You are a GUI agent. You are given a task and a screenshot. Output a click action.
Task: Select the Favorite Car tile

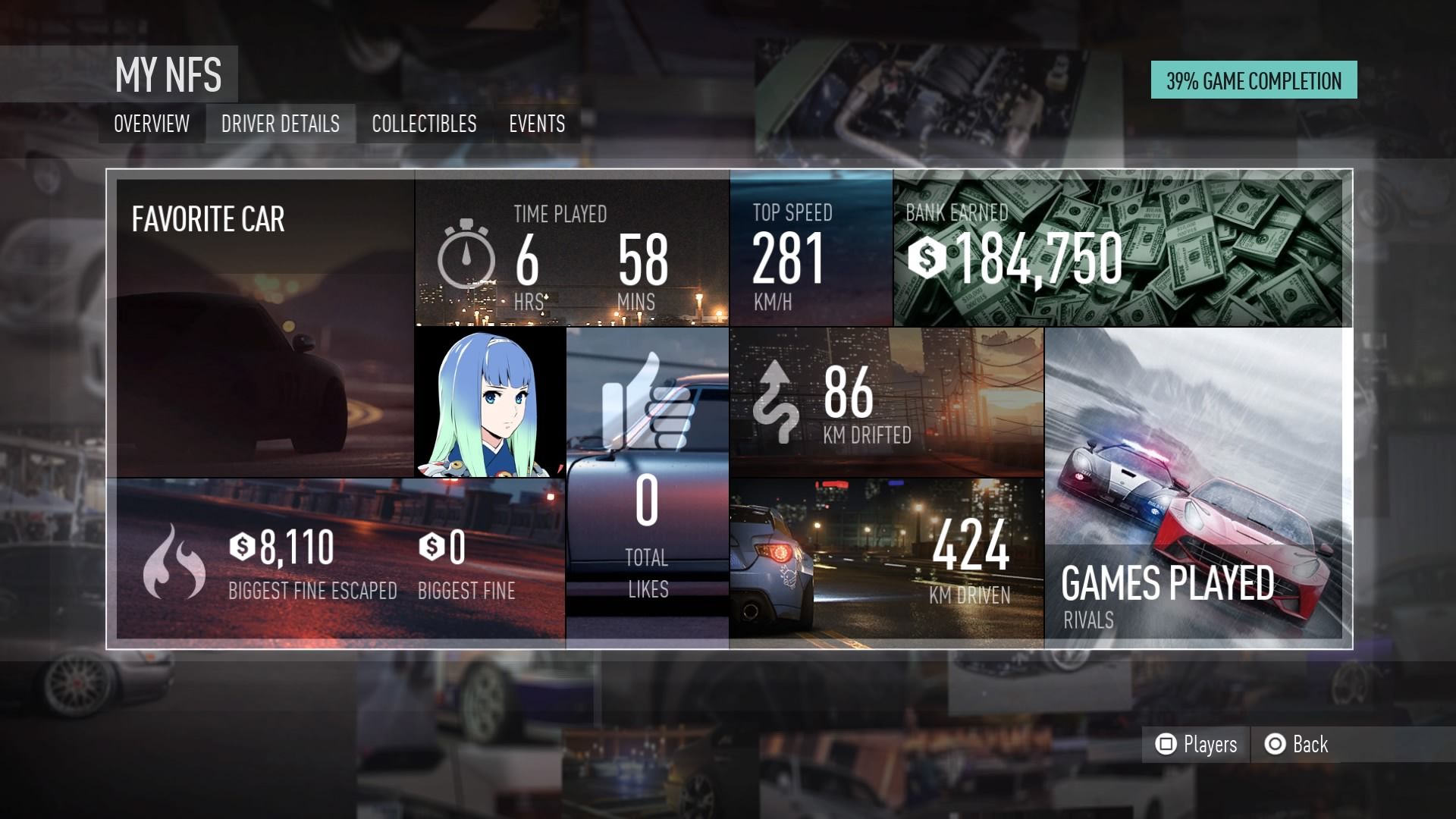265,326
